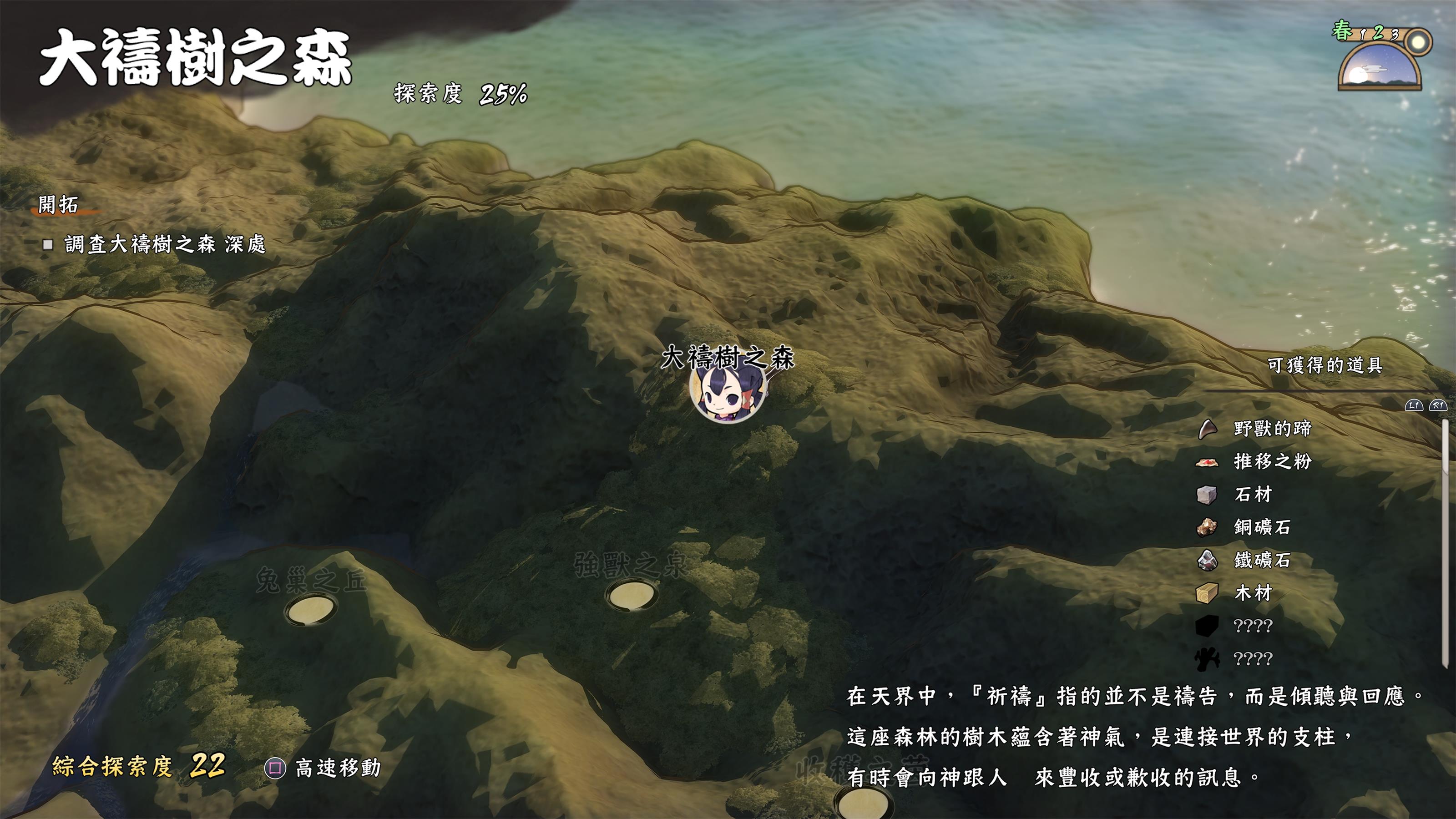Image resolution: width=1456 pixels, height=819 pixels.
Task: Select 野獸的蹄 in the obtainable items list
Action: (x=1272, y=429)
